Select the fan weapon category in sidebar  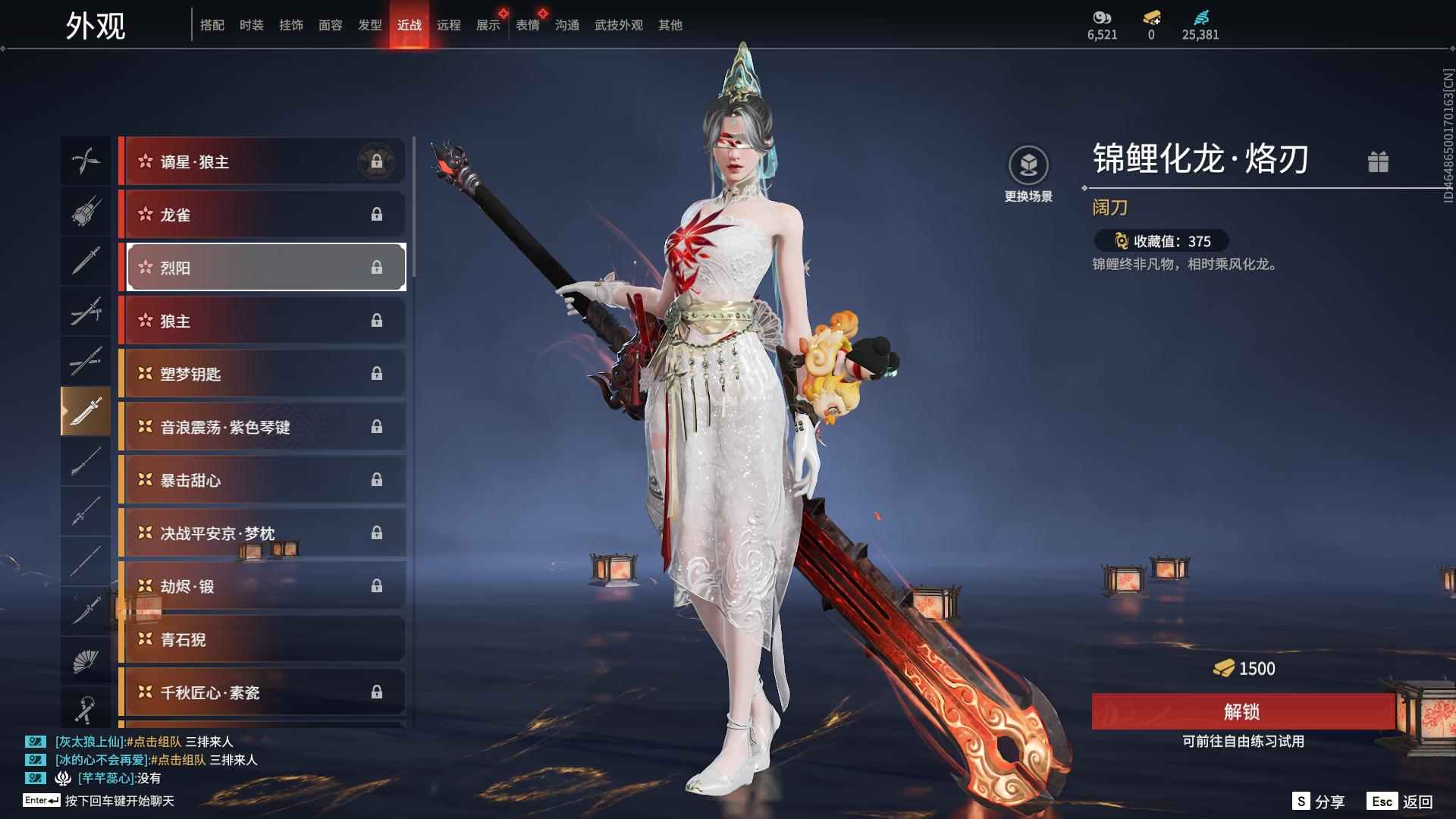[x=86, y=658]
